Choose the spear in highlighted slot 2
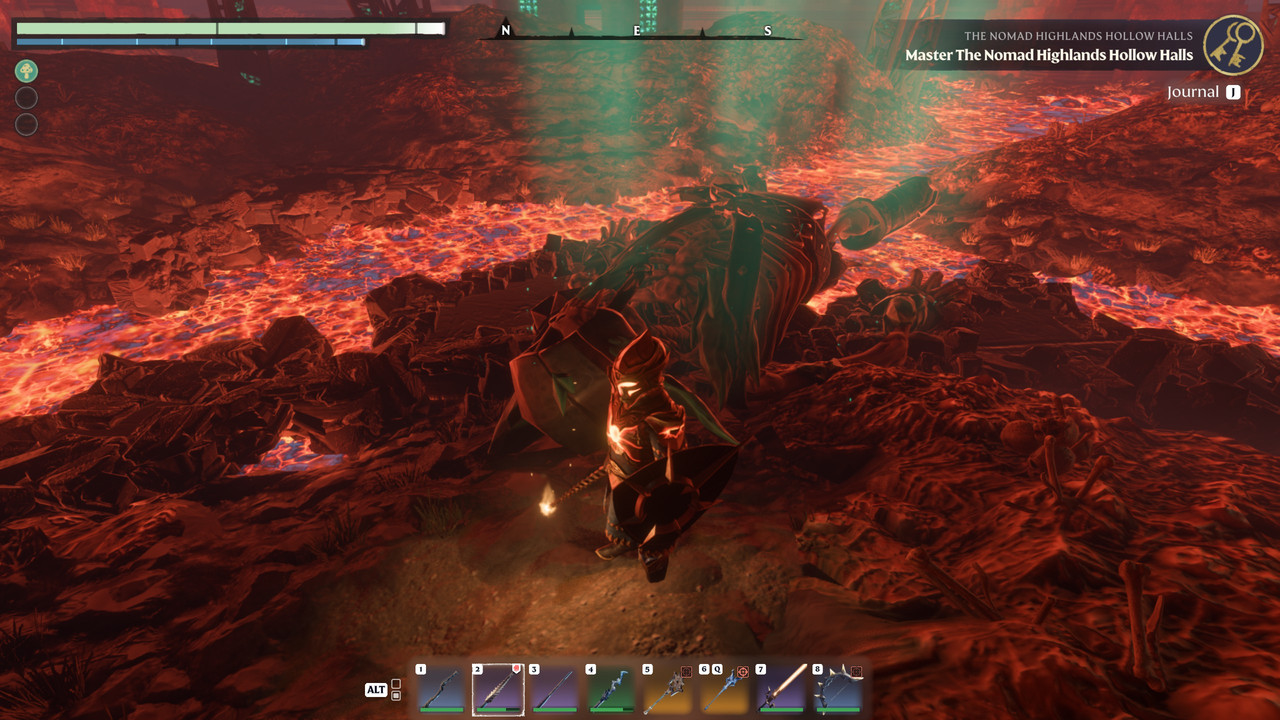Image resolution: width=1280 pixels, height=720 pixels. click(x=498, y=689)
